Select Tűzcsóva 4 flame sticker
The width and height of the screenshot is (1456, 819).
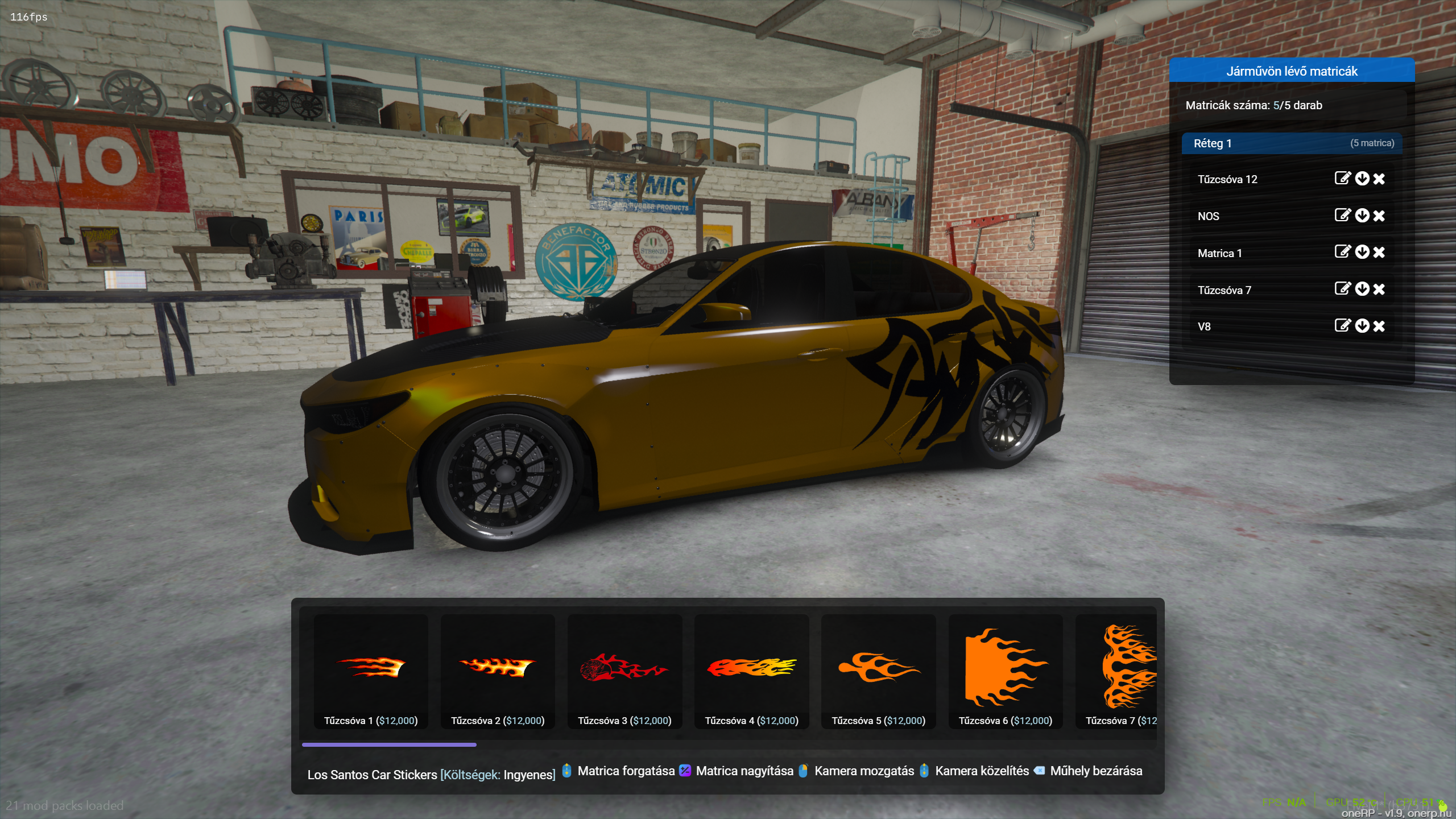point(751,670)
